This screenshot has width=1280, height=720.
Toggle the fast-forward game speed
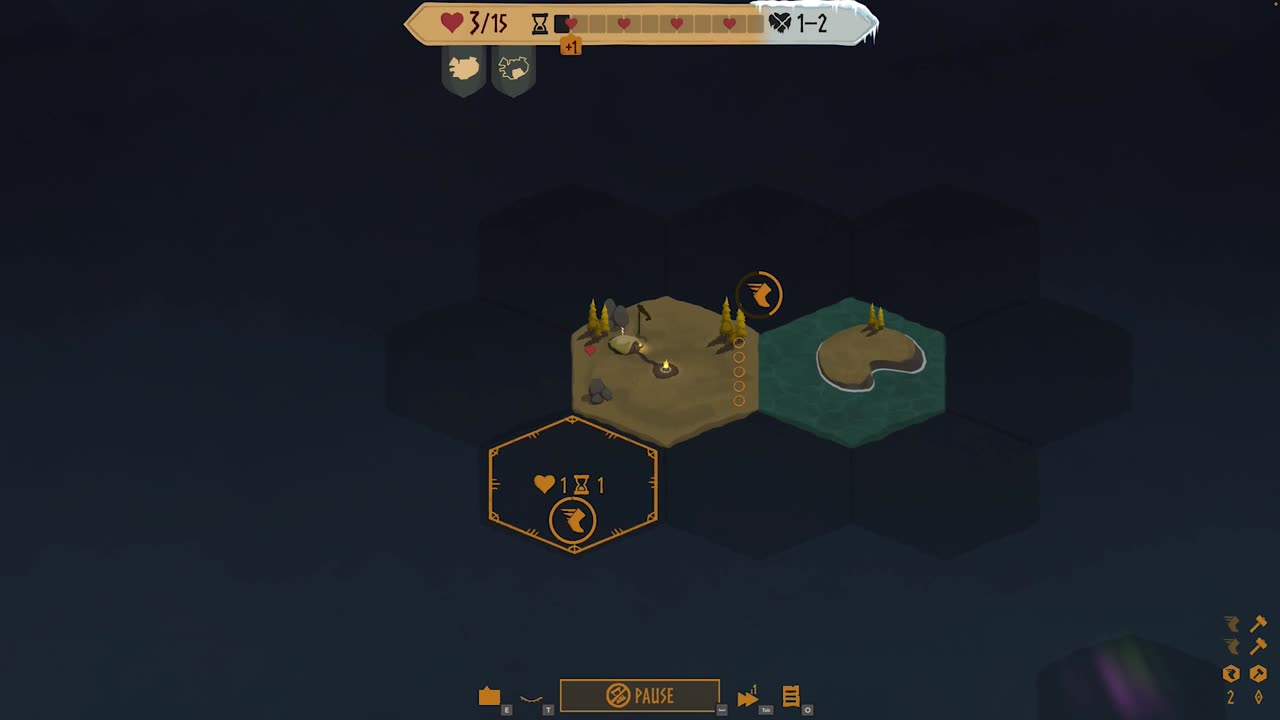pos(747,698)
